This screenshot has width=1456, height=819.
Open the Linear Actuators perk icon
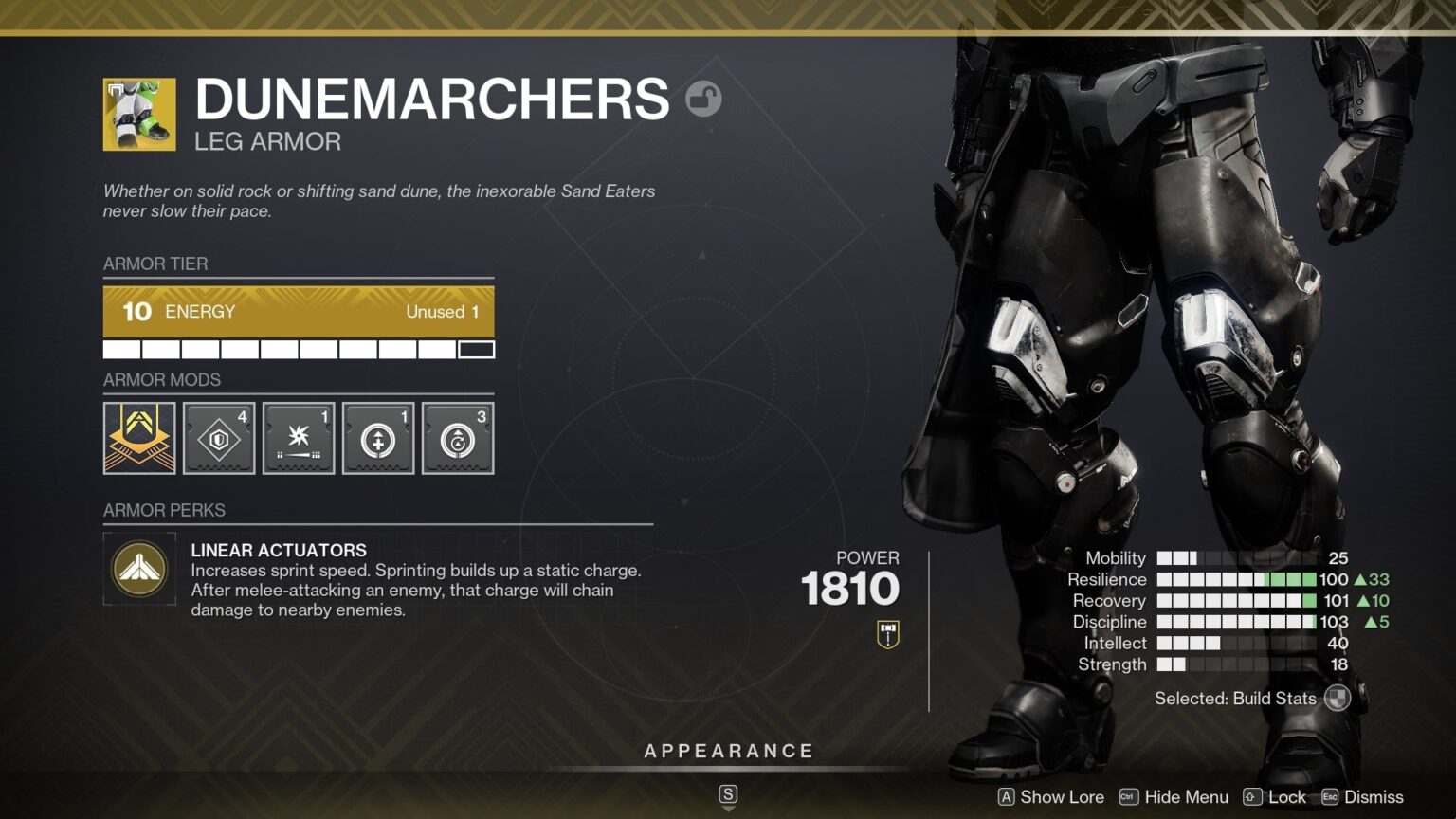pos(139,569)
